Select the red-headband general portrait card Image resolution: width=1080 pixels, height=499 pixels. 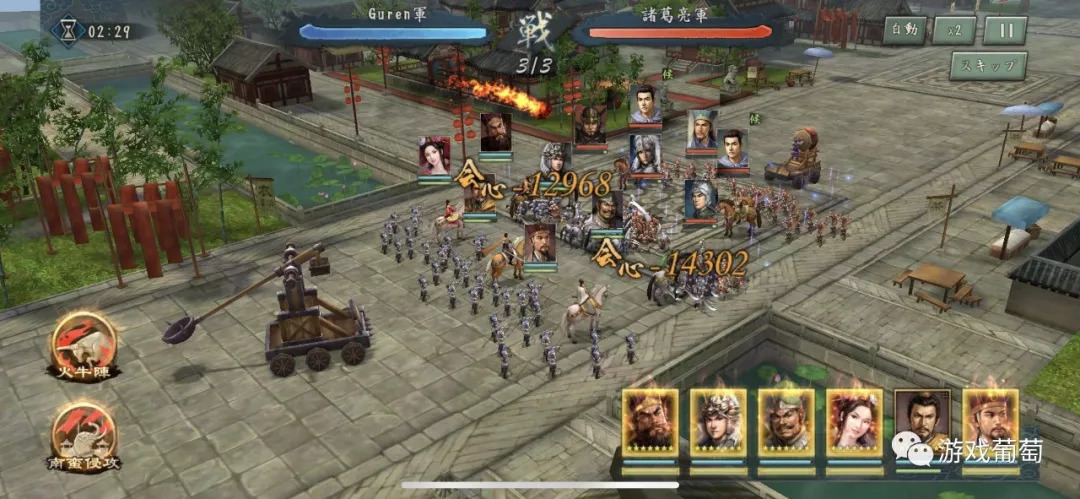point(990,423)
